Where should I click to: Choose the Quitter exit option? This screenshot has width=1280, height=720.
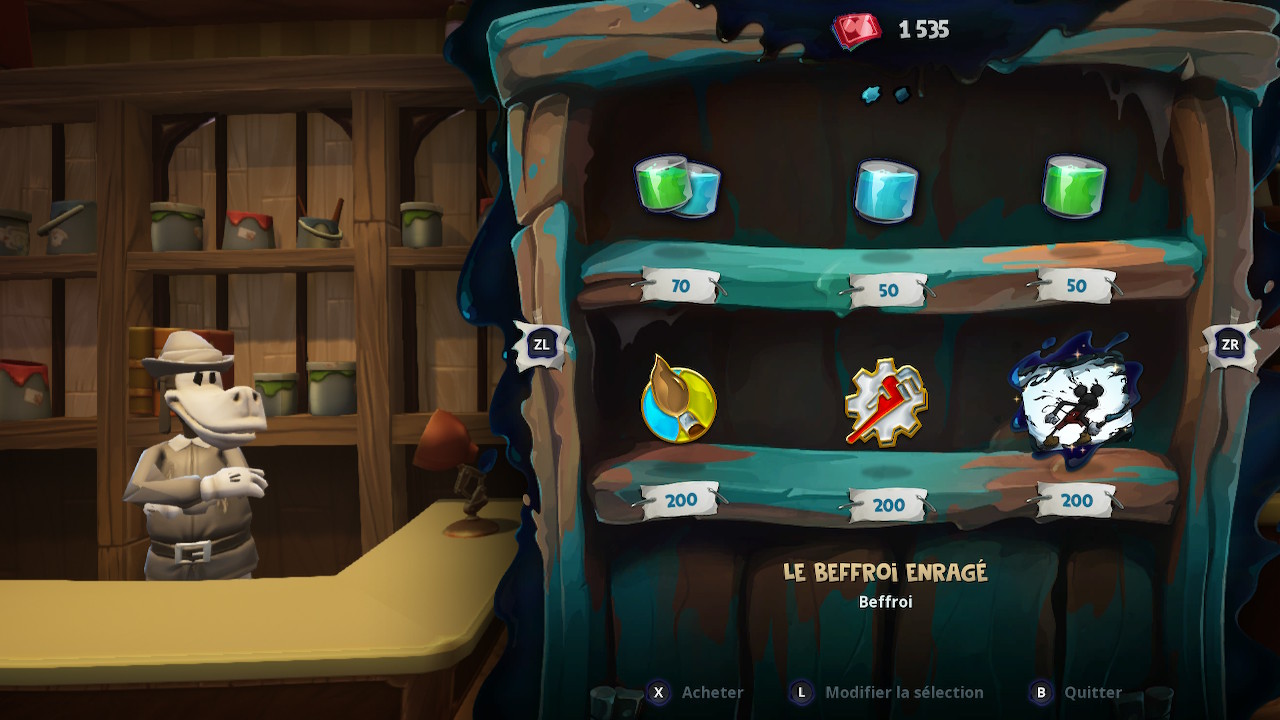coord(1077,692)
